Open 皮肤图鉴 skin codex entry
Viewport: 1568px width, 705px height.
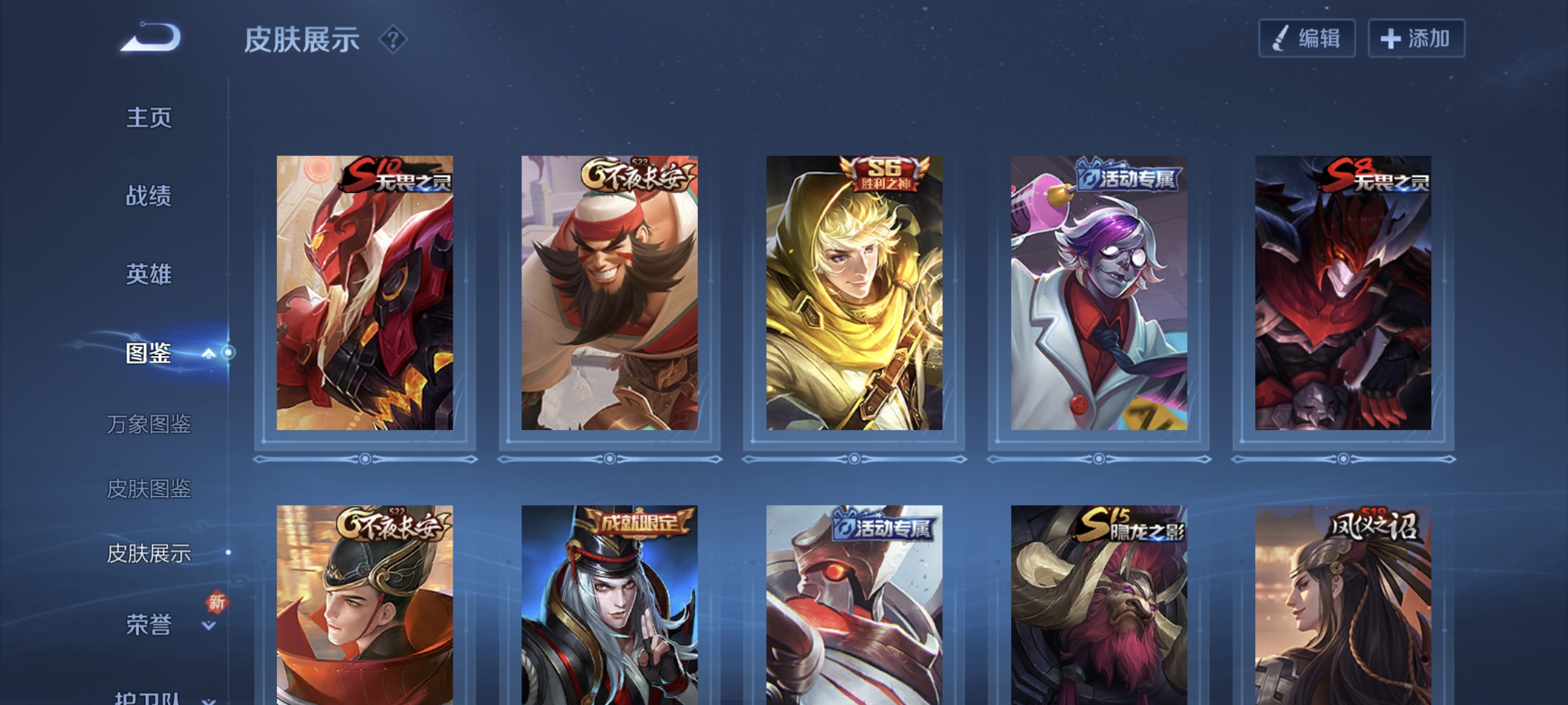pos(149,488)
